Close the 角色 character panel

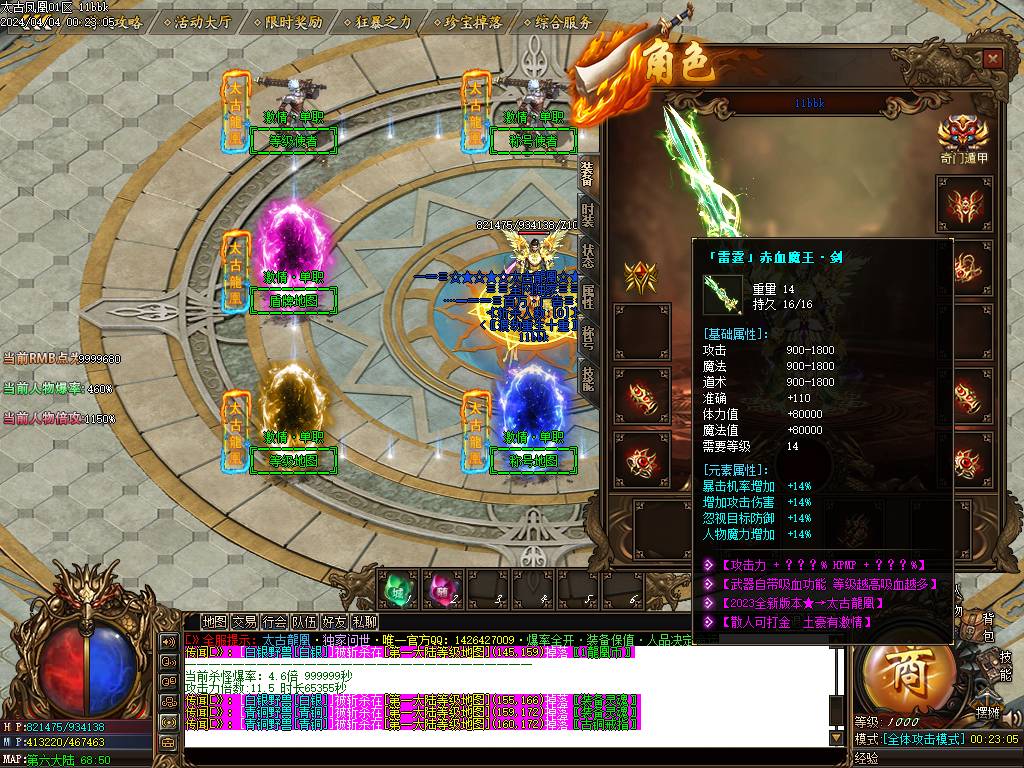[x=992, y=59]
